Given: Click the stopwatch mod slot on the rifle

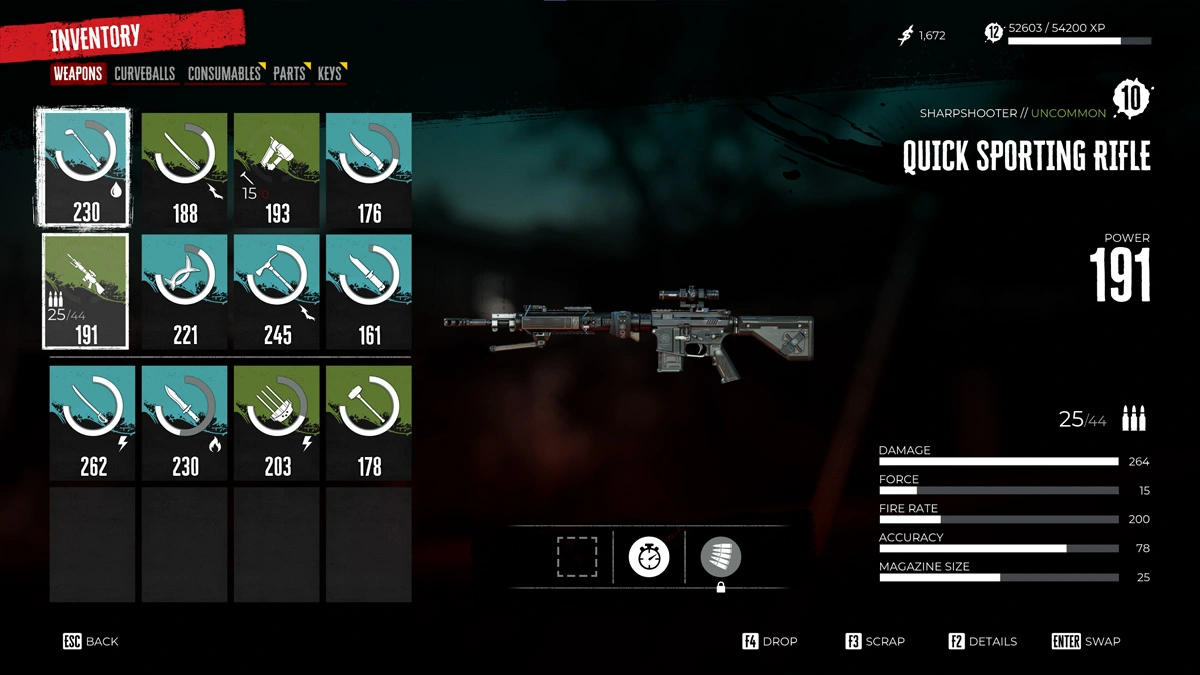Looking at the screenshot, I should [x=648, y=556].
